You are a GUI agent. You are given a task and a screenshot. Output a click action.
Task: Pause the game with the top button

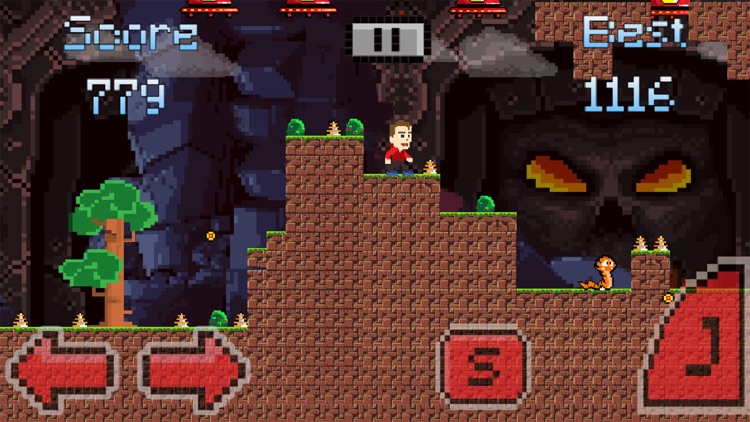[x=387, y=39]
